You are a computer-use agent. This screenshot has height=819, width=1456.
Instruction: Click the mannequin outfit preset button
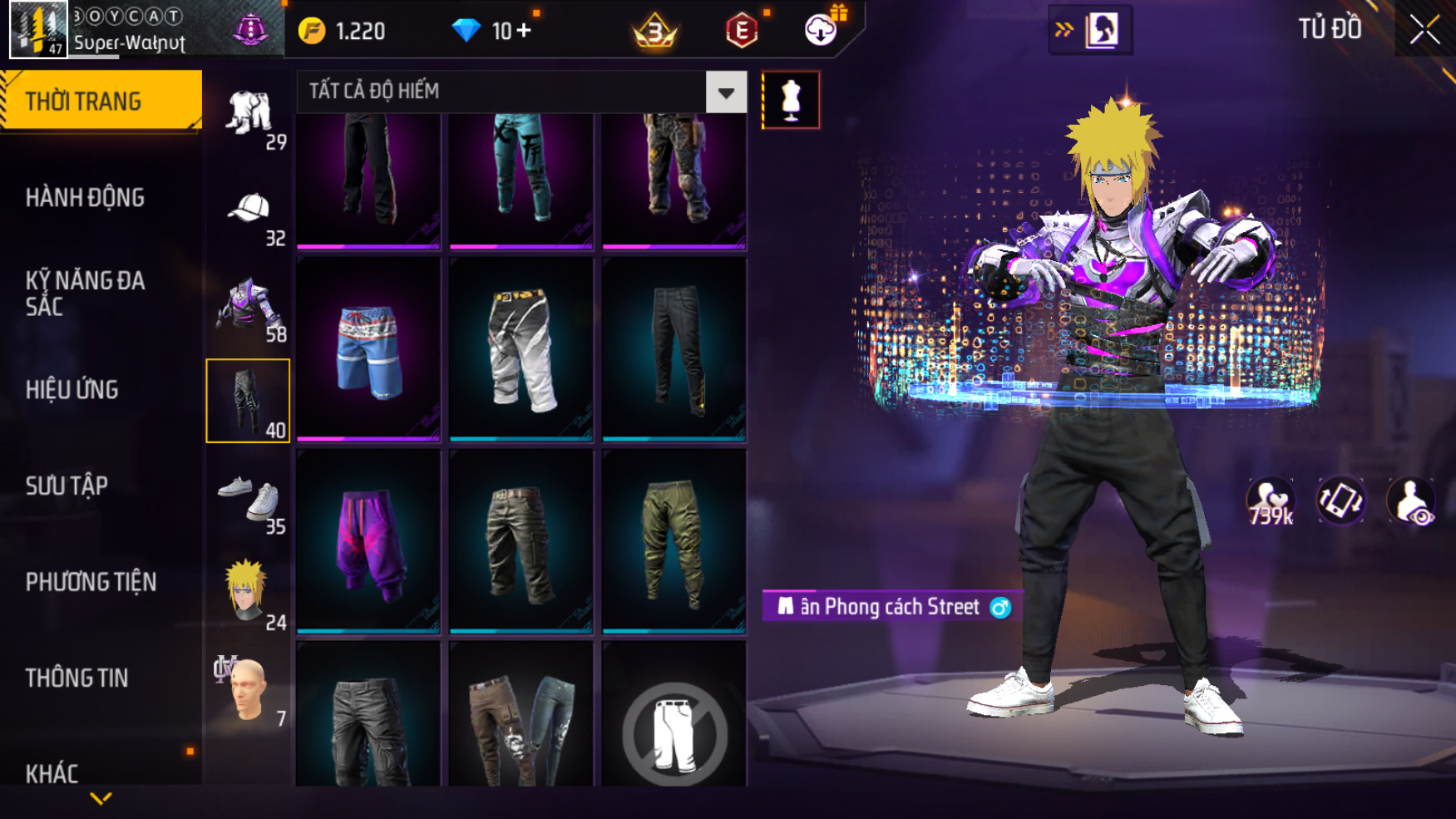click(x=791, y=101)
